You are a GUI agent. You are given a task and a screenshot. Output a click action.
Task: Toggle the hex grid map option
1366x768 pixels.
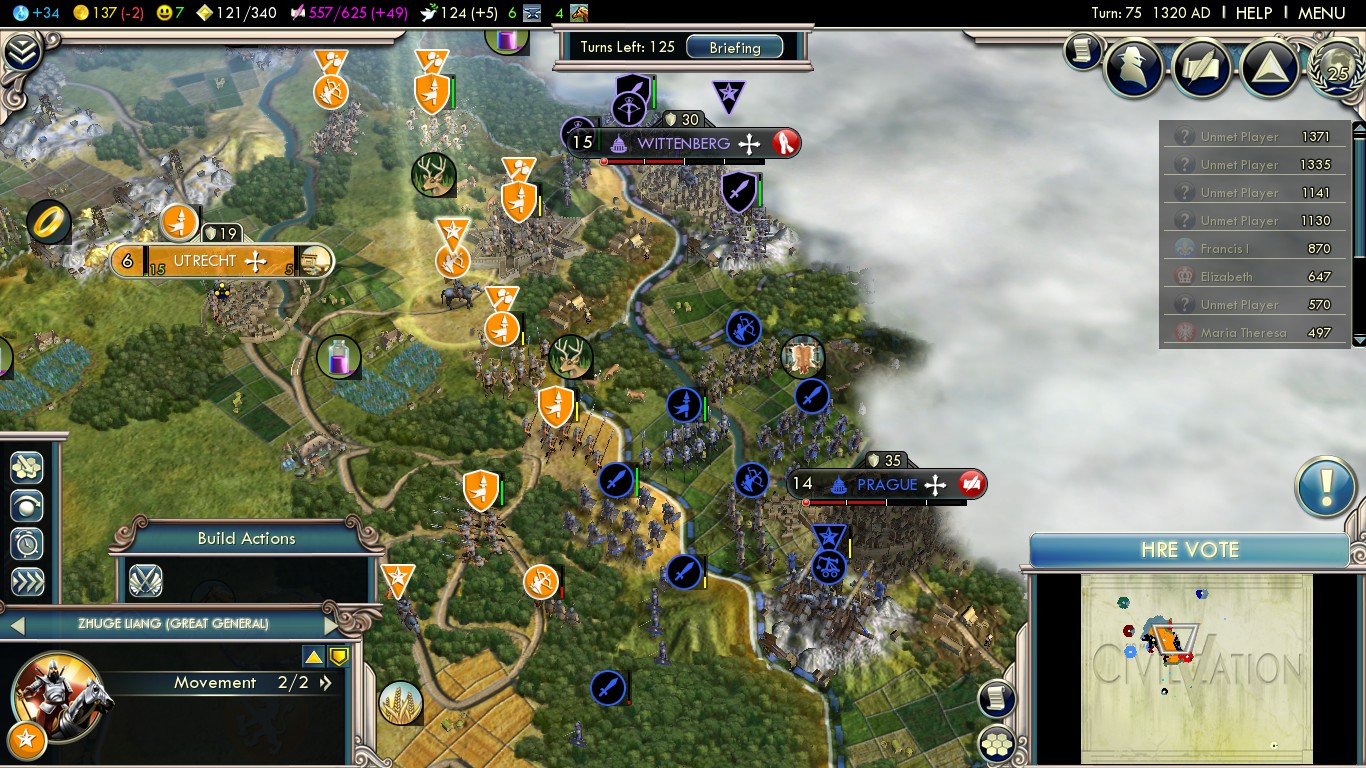point(996,743)
